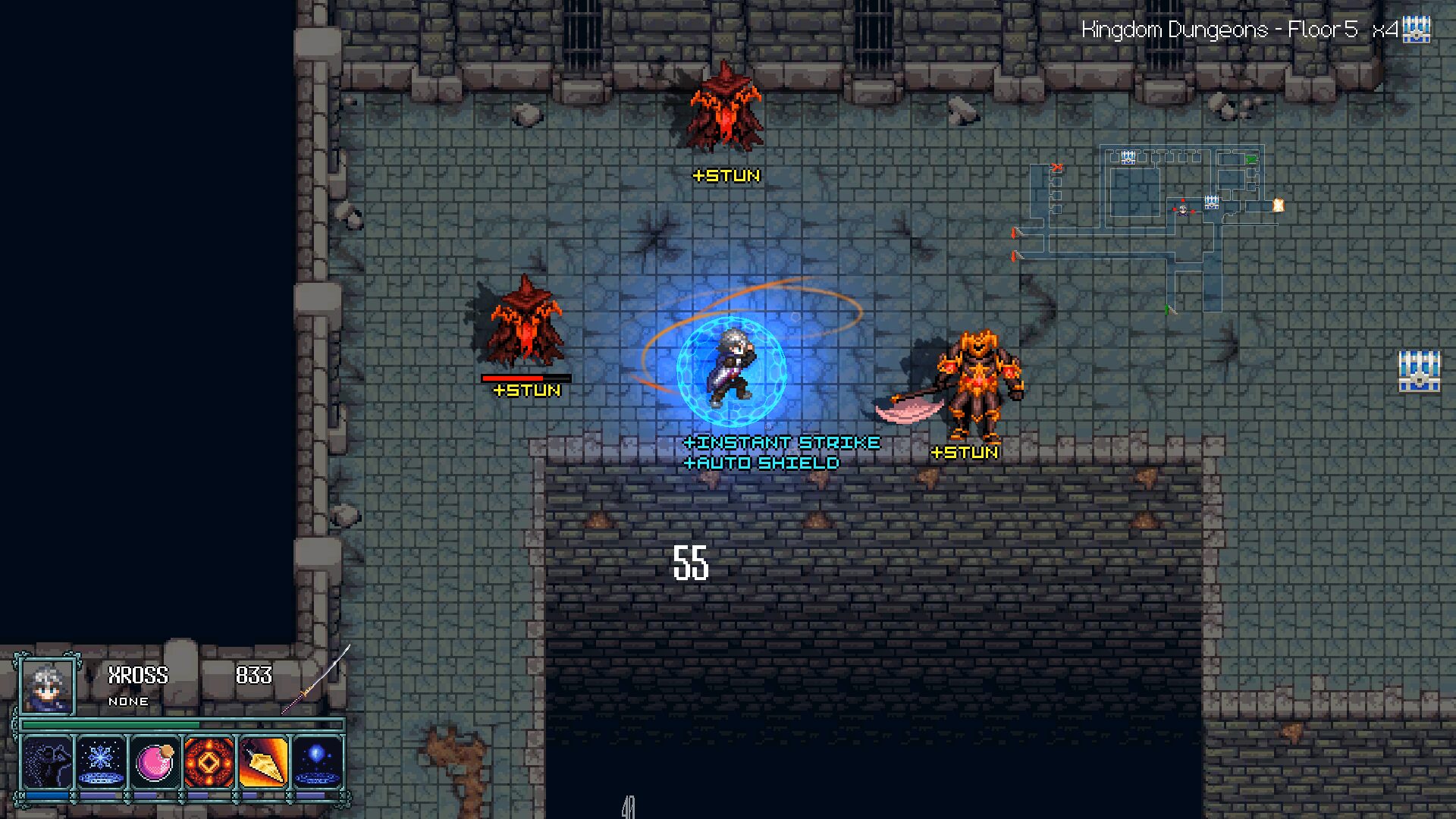The image size is (1456, 819).
Task: Select the equipped katana weapon icon
Action: tap(316, 680)
